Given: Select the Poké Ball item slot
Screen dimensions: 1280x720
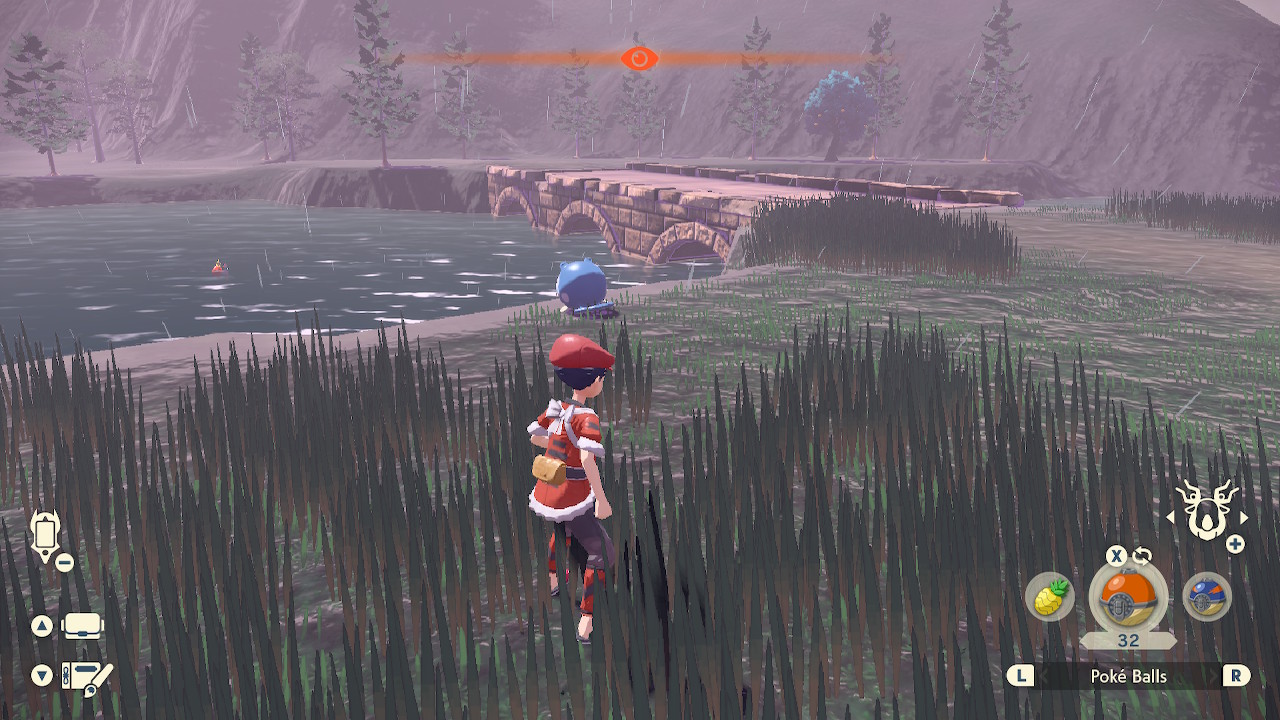Looking at the screenshot, I should pos(1128,598).
